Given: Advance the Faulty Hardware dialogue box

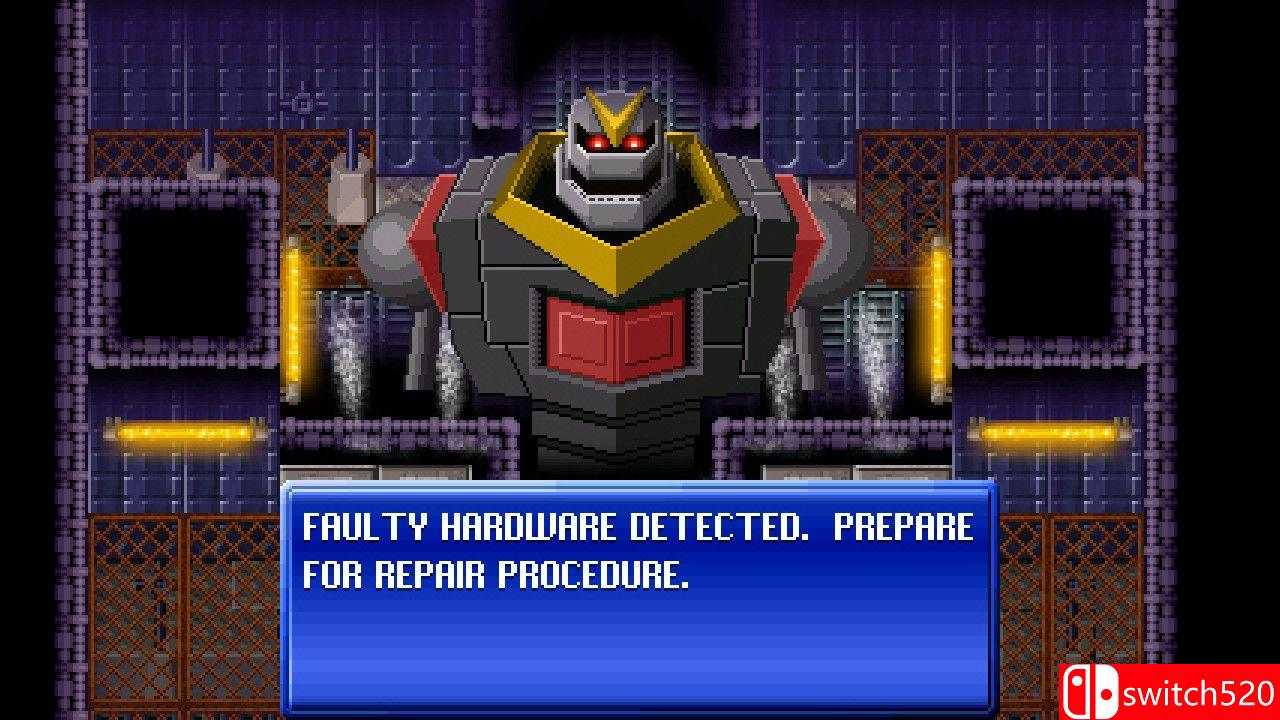Looking at the screenshot, I should click(640, 596).
